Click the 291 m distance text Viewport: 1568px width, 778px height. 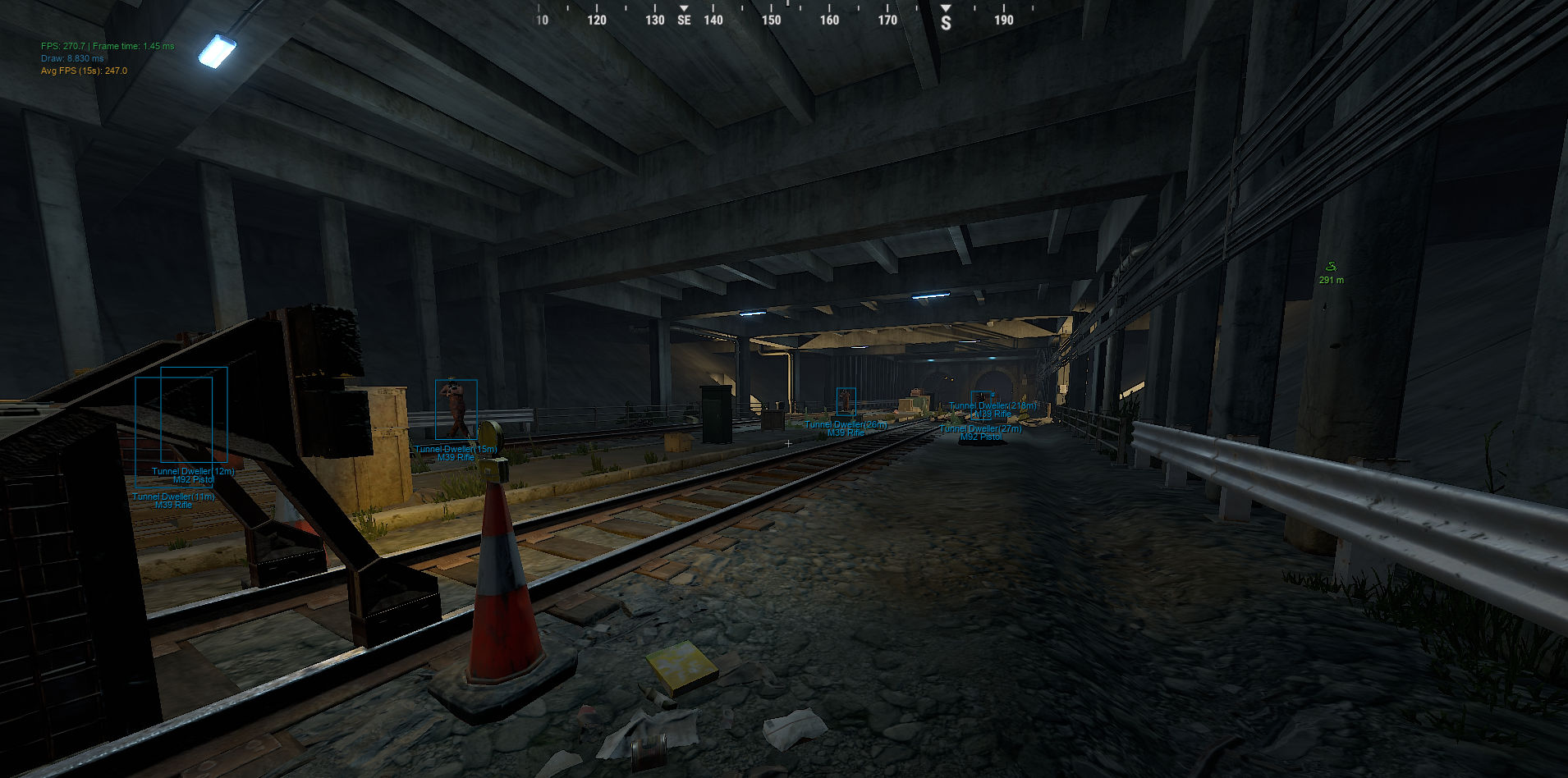[1333, 280]
